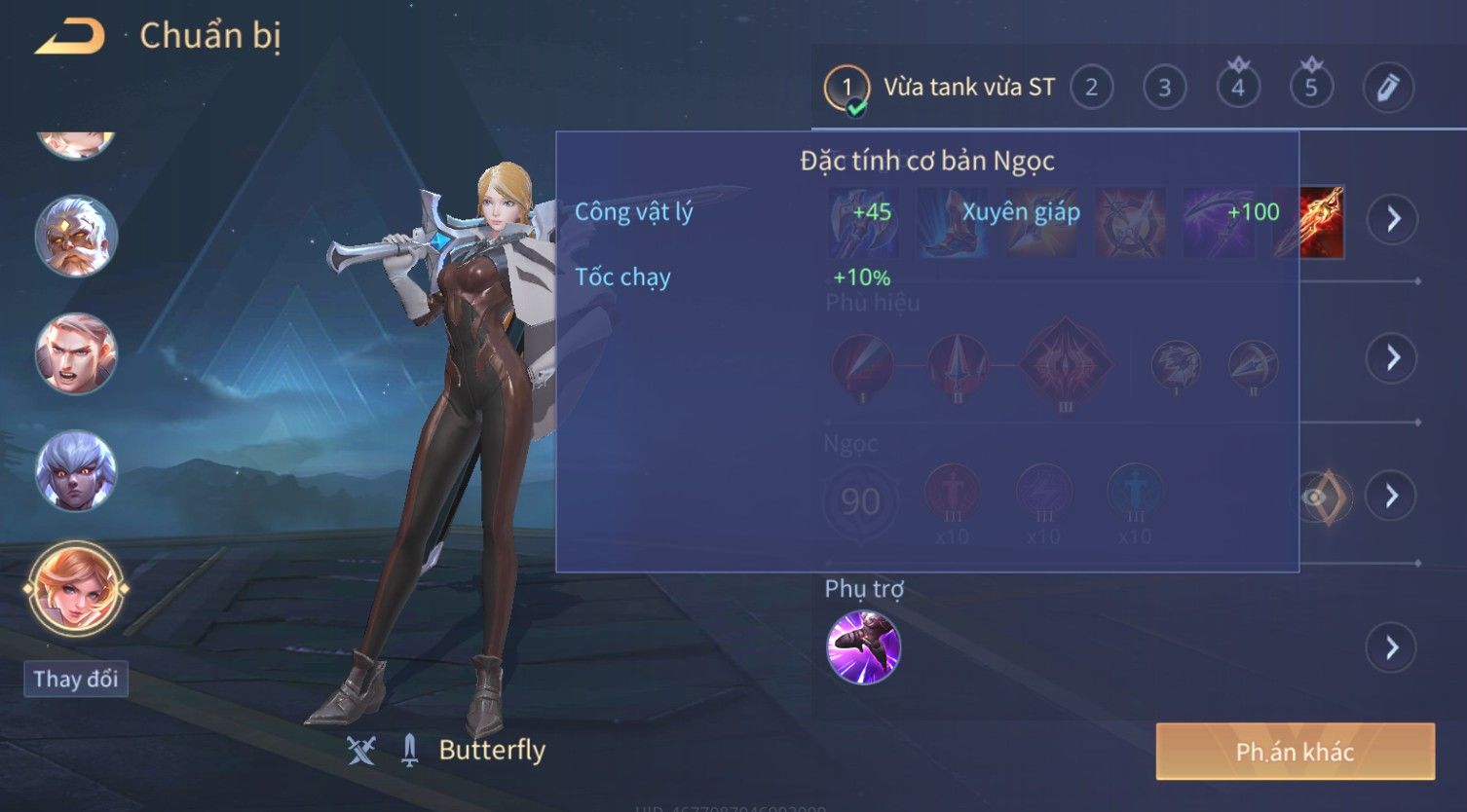Open the equipment build arrow

1393,219
